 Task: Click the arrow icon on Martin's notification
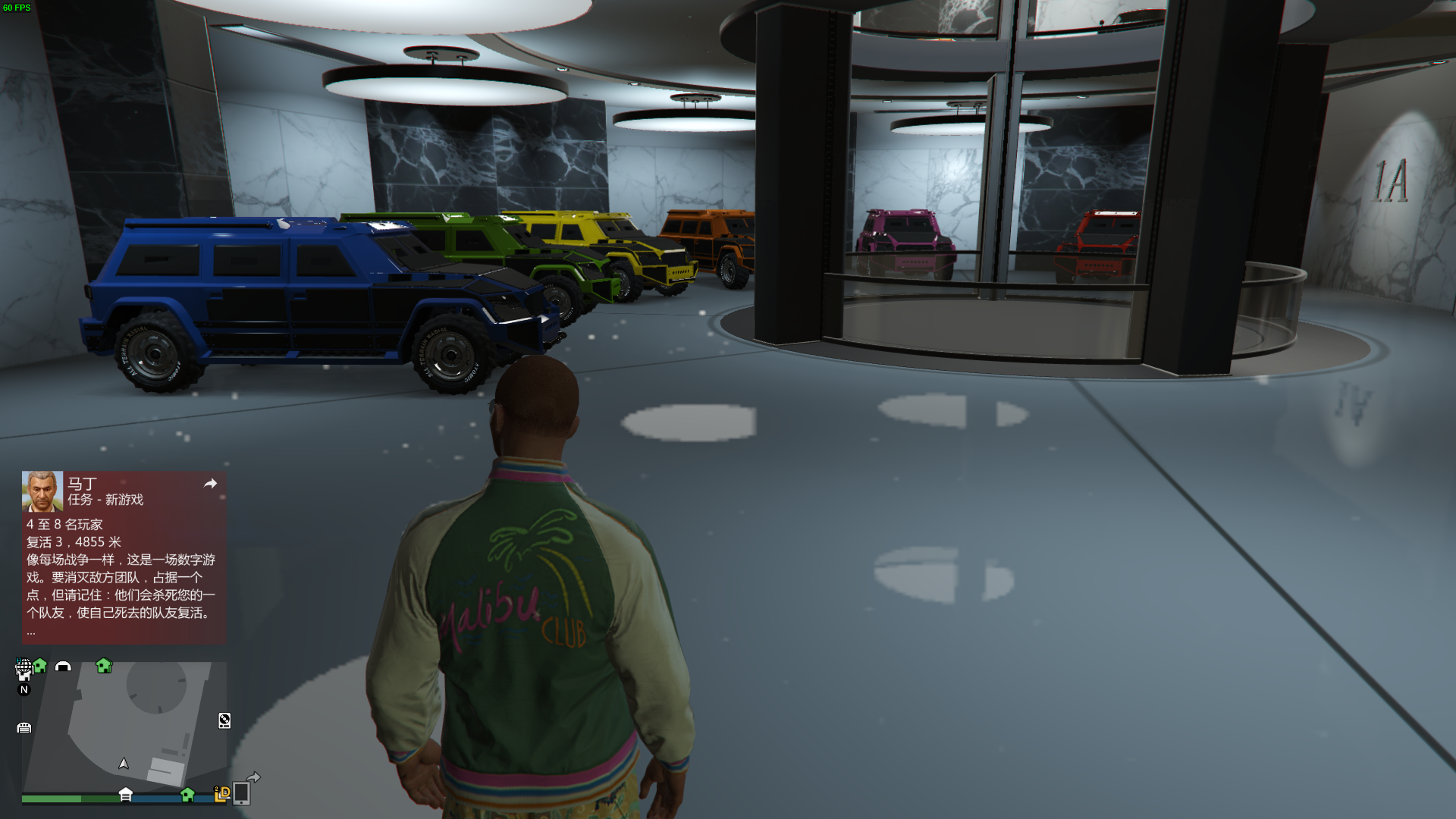pos(210,484)
